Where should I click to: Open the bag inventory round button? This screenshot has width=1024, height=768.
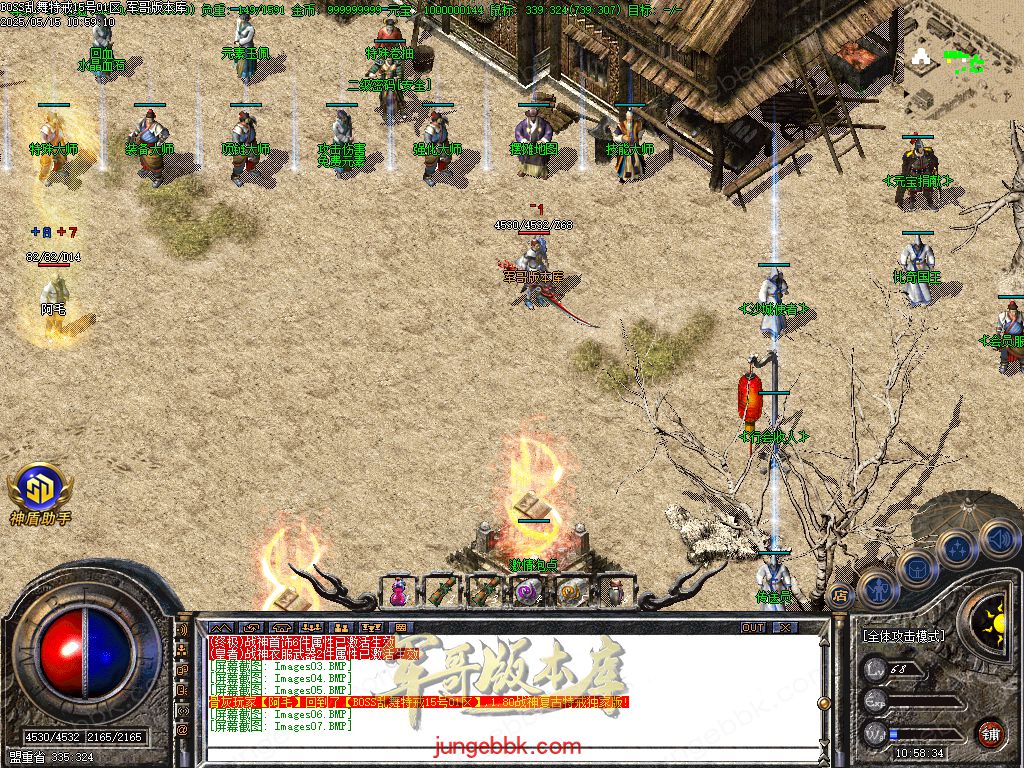tap(916, 568)
